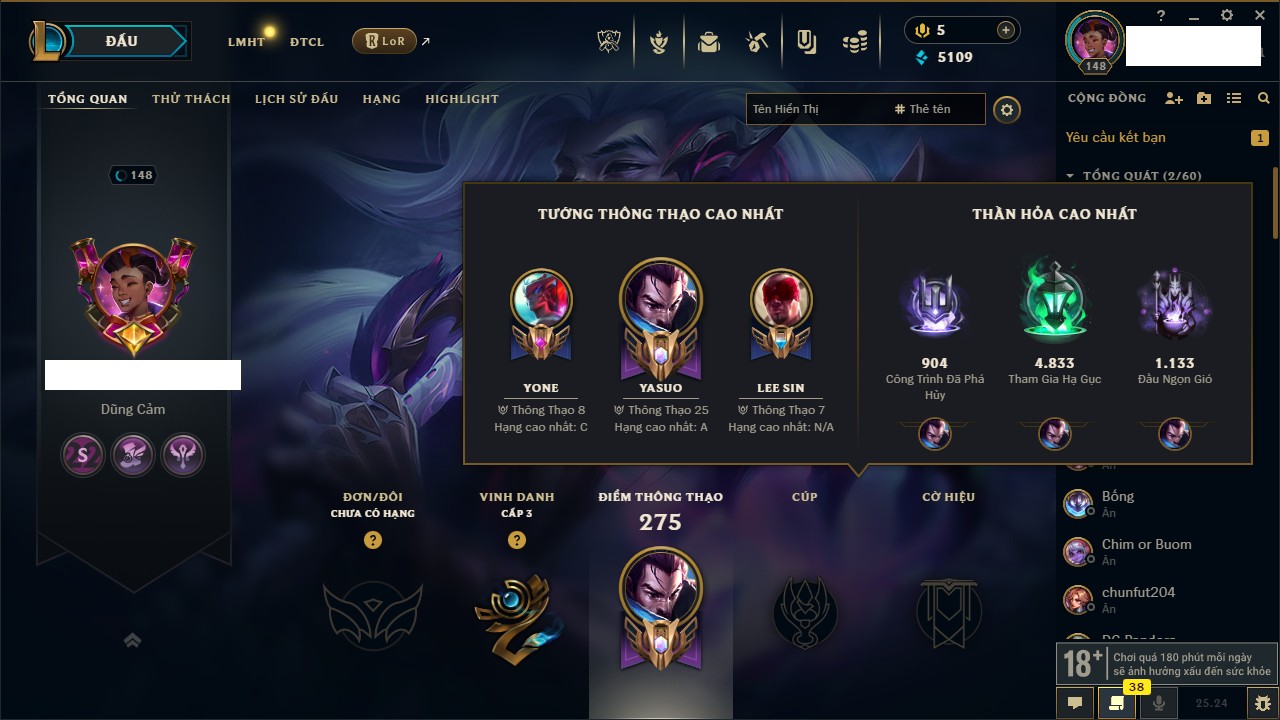This screenshot has height=720, width=1280.
Task: Select friend chunfut204 in the list
Action: pyautogui.click(x=1138, y=593)
